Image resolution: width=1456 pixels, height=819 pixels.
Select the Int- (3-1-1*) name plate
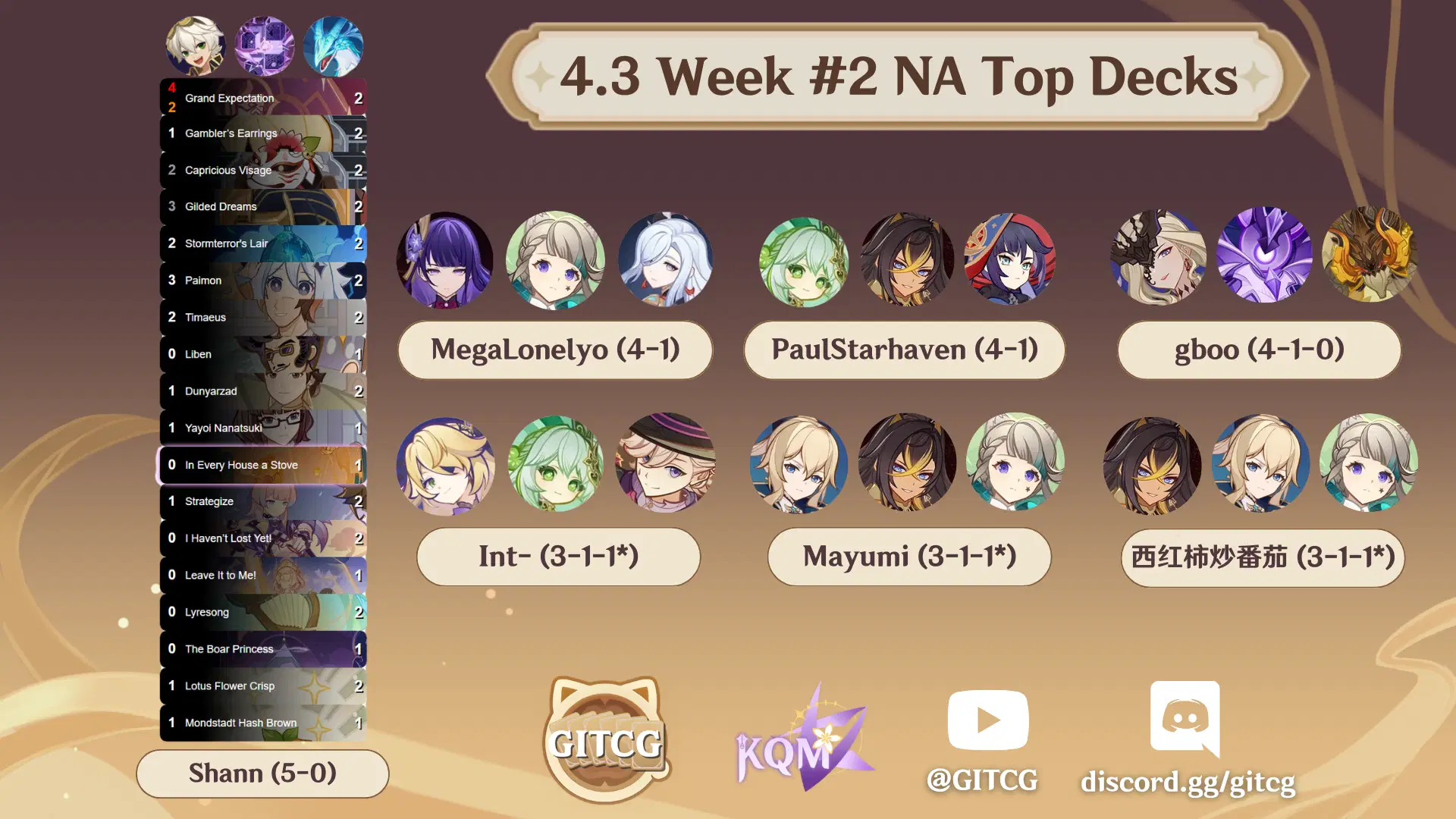coord(558,557)
